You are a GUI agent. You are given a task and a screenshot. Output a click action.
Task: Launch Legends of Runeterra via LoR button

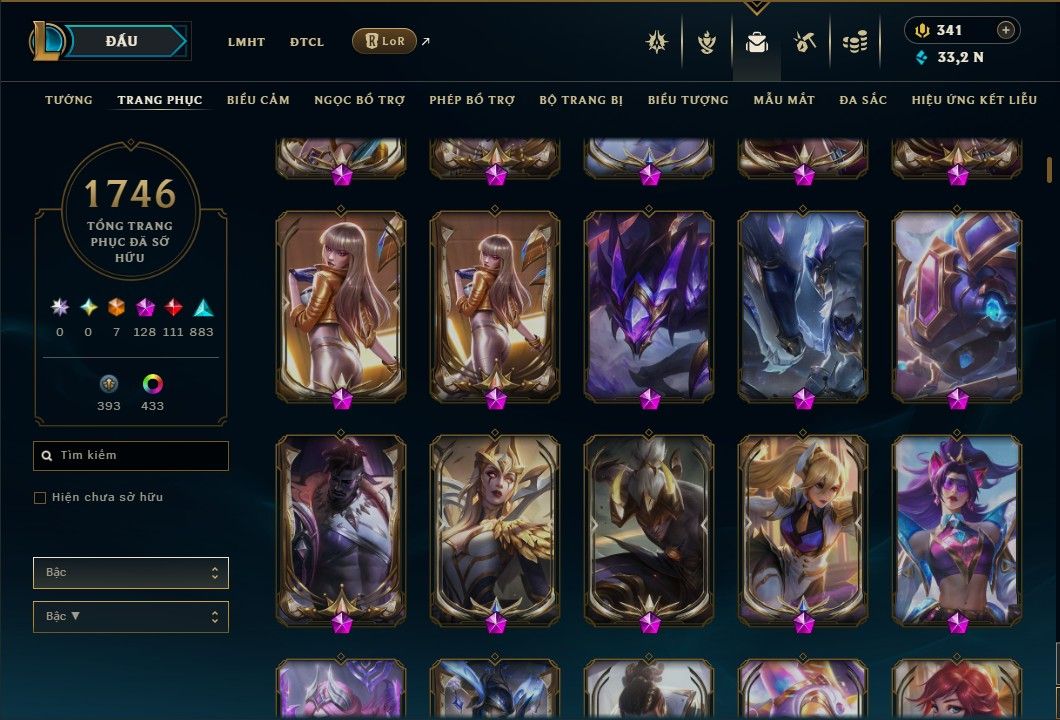(x=384, y=41)
